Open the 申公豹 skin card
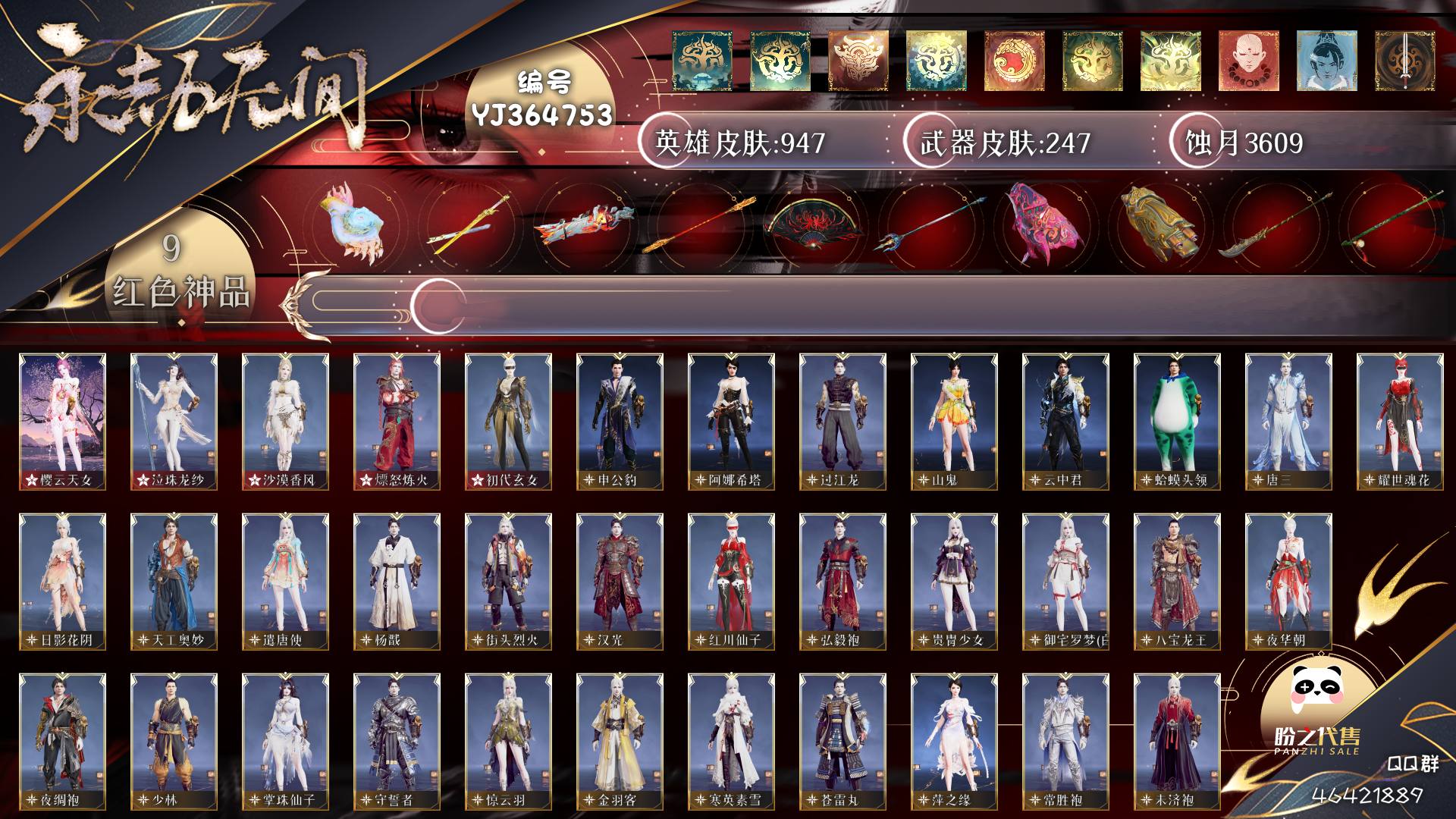The image size is (1456, 819). pyautogui.click(x=620, y=421)
